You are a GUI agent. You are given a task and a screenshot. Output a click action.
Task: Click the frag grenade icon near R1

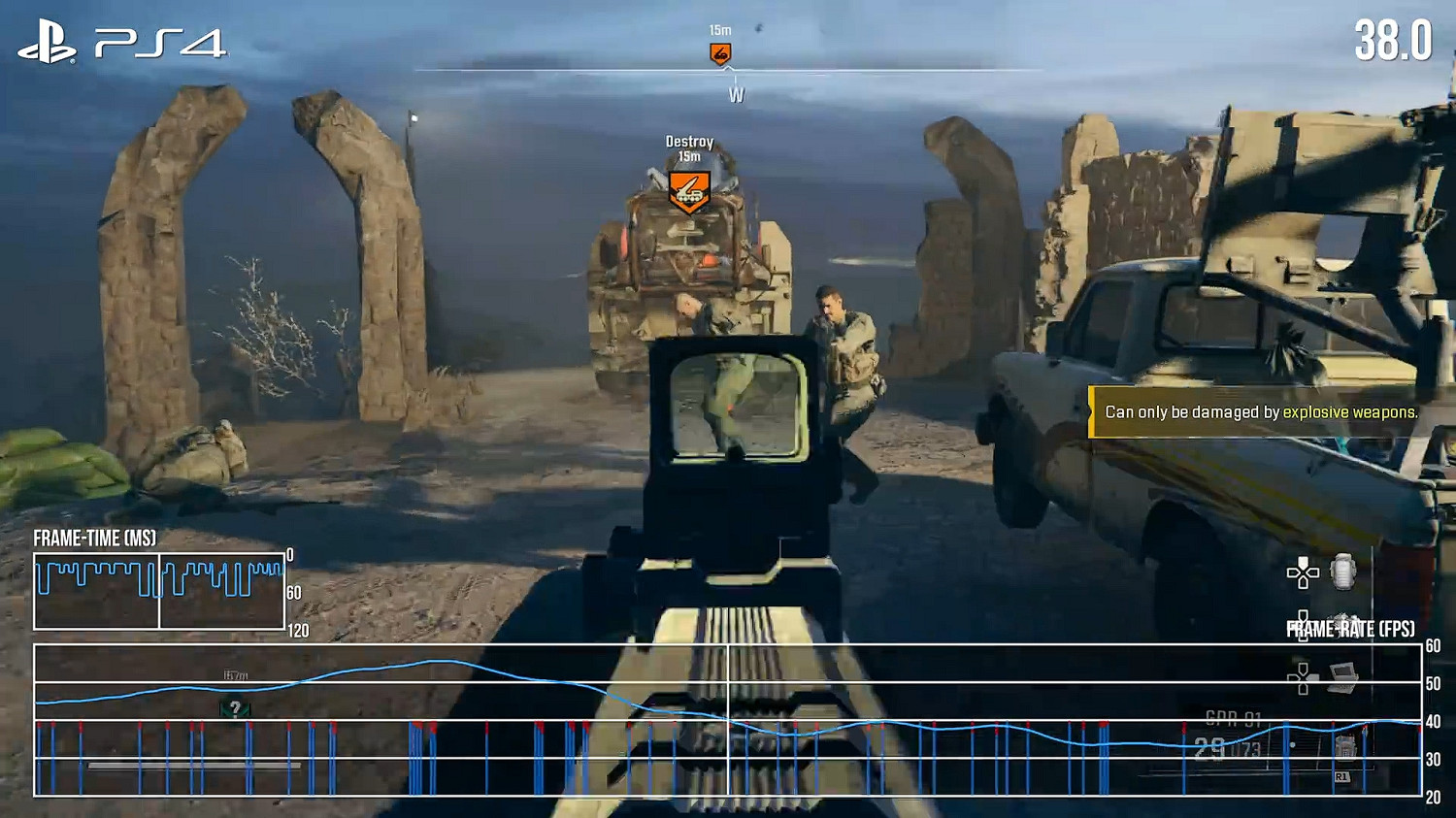[1345, 745]
